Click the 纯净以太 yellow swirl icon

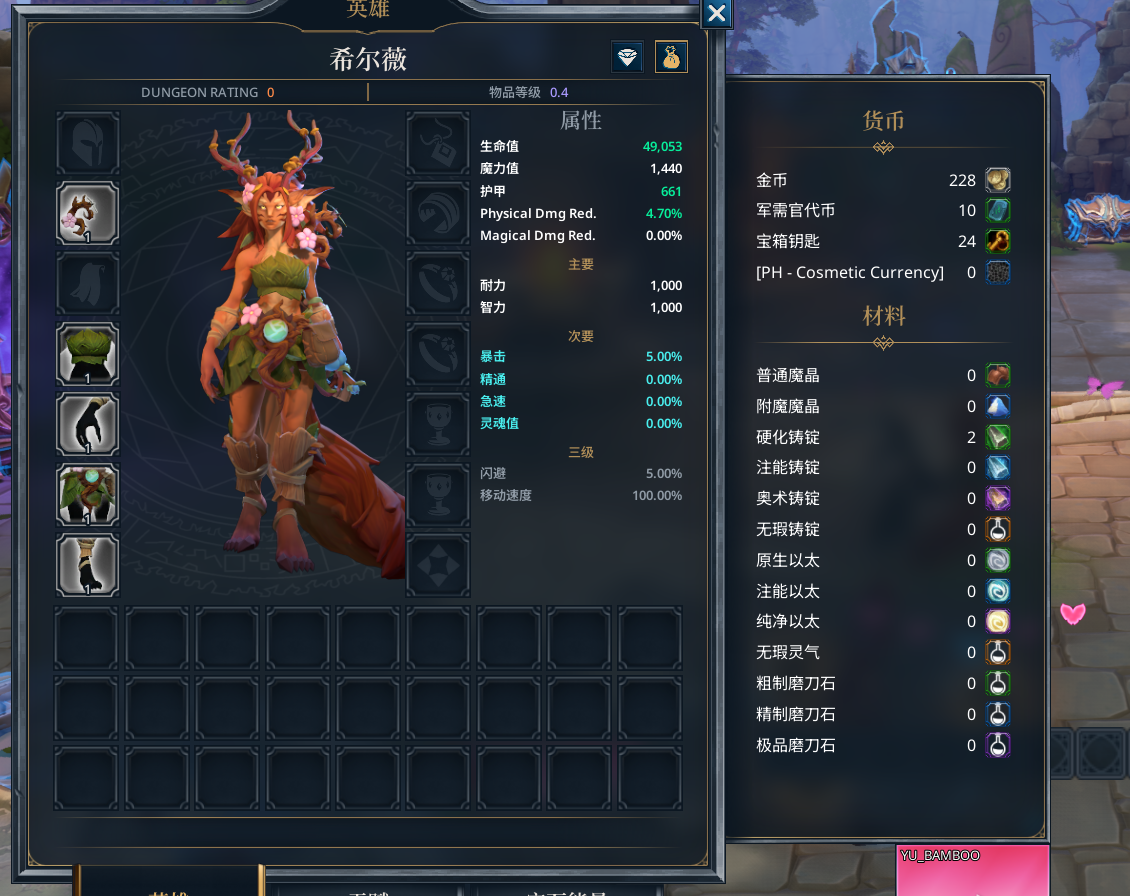(998, 621)
